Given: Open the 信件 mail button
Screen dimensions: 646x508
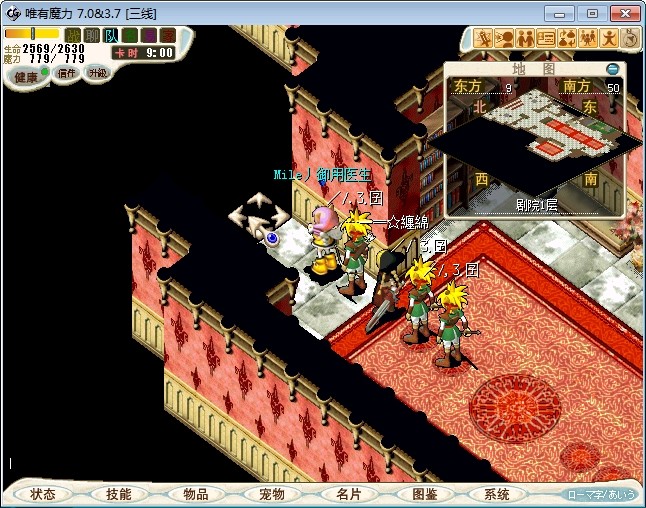Looking at the screenshot, I should click(x=66, y=74).
